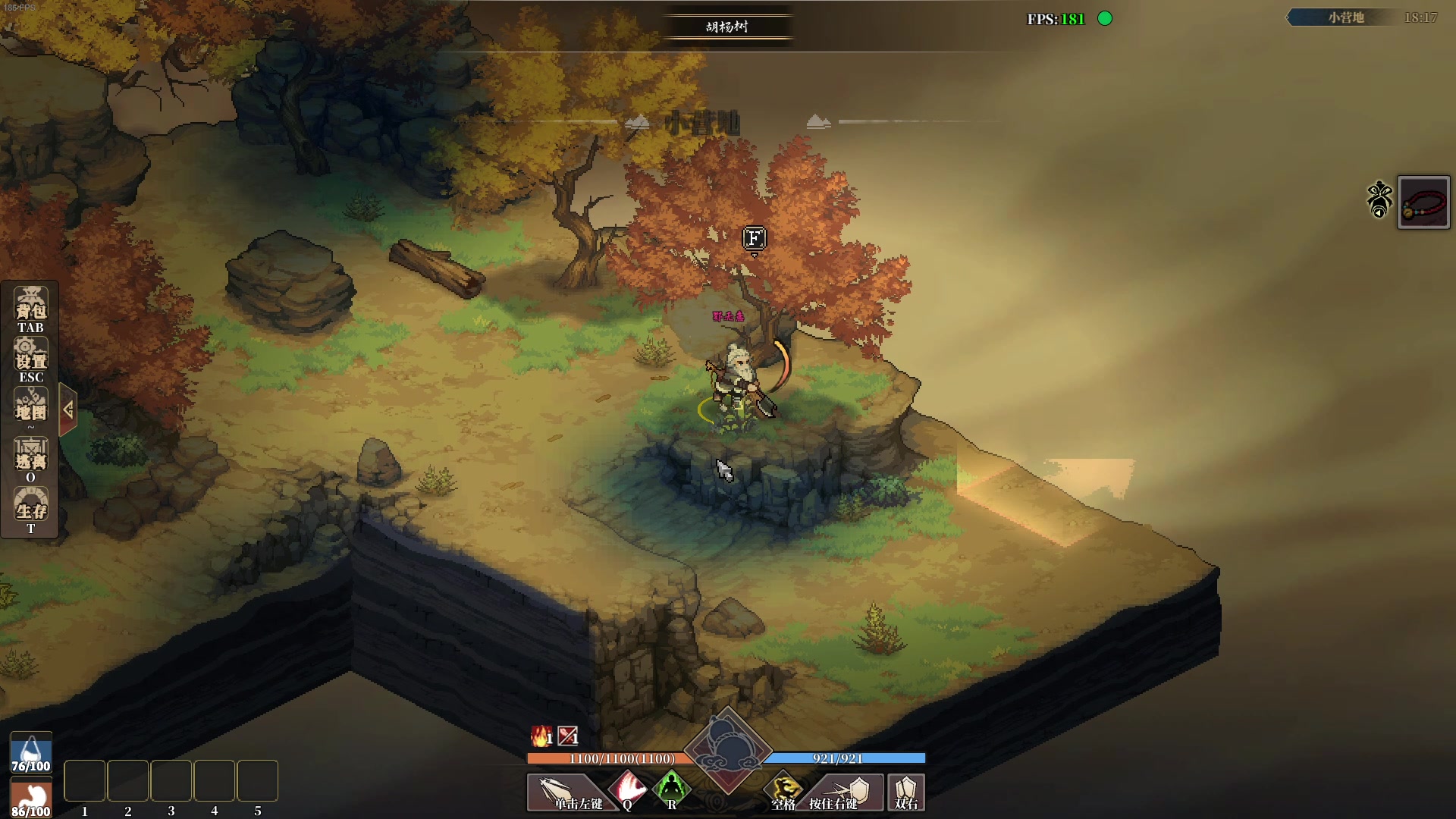Activate the green meditation R skill
The width and height of the screenshot is (1456, 819).
point(671,790)
